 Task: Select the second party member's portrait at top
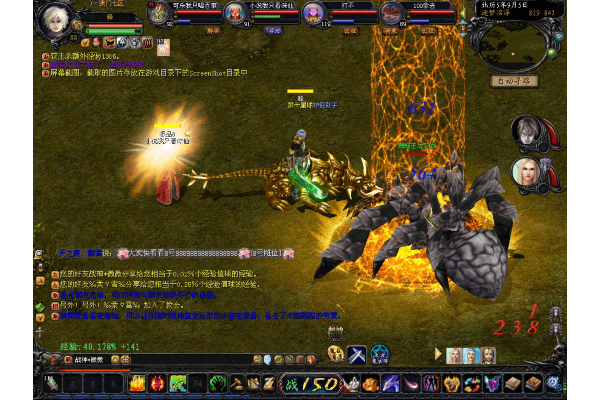[234, 13]
